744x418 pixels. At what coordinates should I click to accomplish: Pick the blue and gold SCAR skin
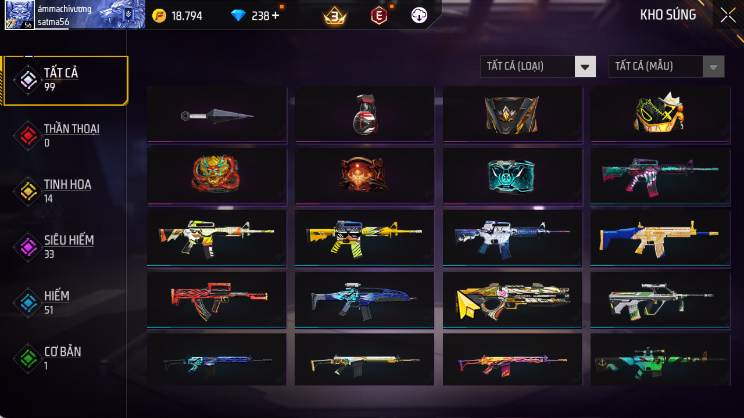660,237
